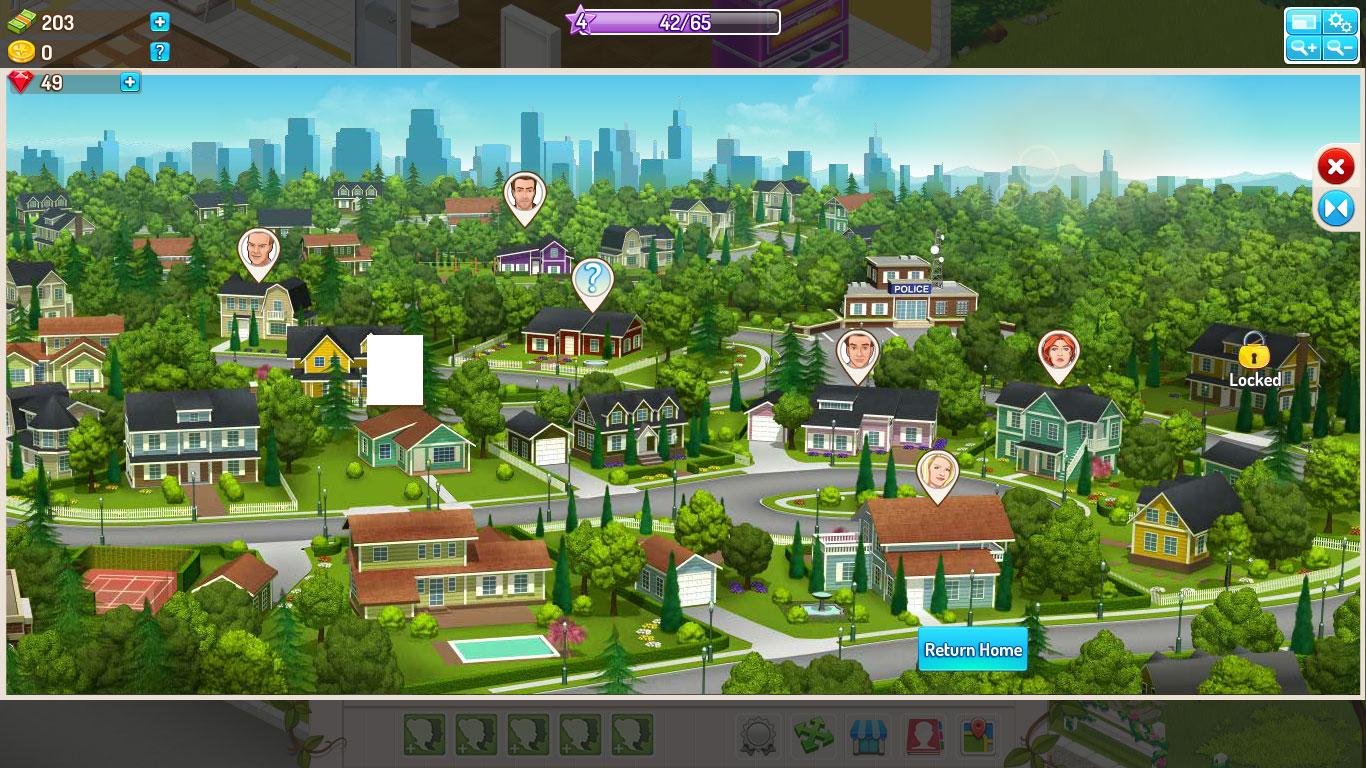Select the blonde woman map marker
Viewport: 1366px width, 768px height.
click(937, 472)
